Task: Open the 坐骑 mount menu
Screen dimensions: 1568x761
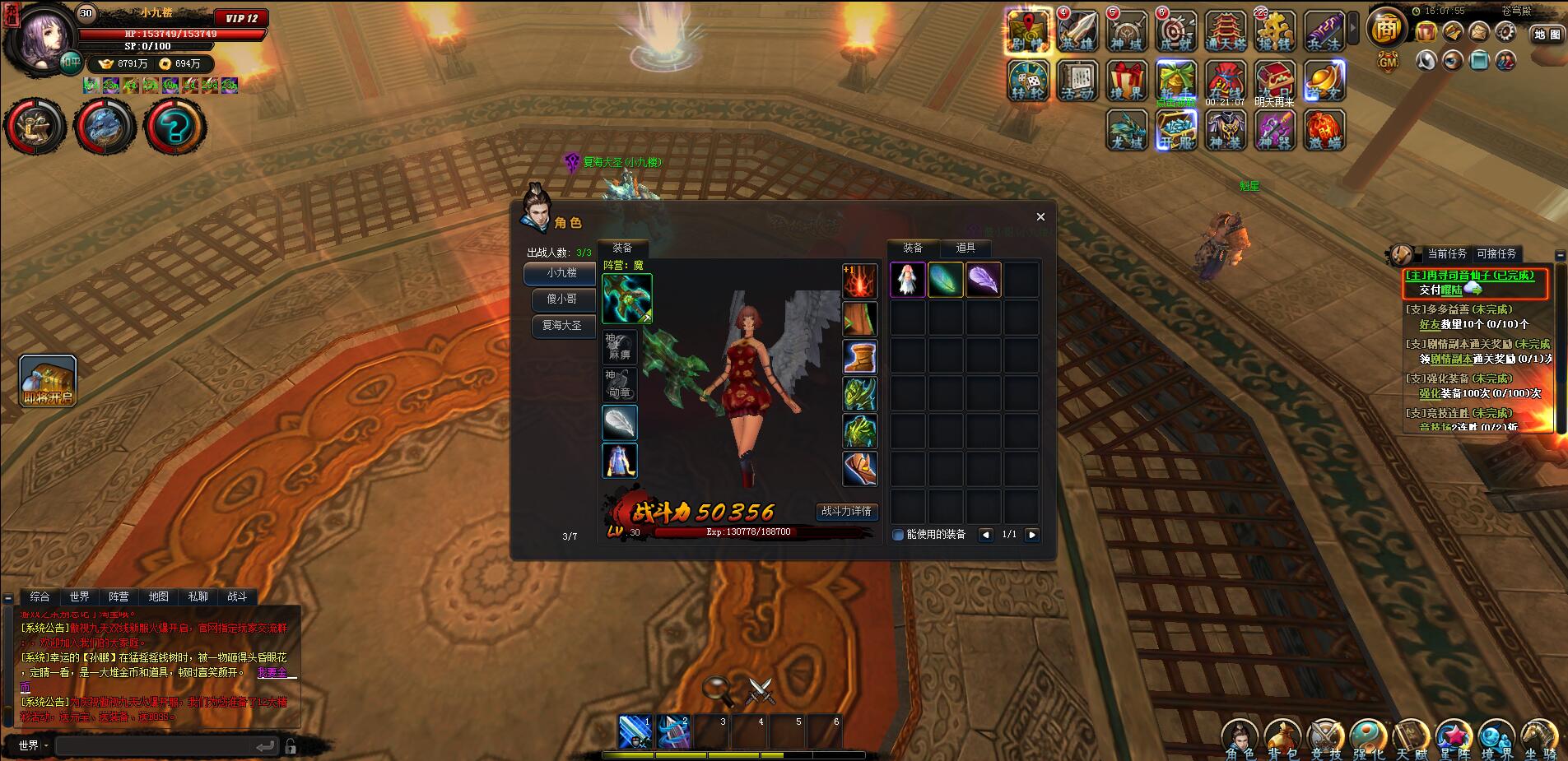Action: tap(1539, 738)
